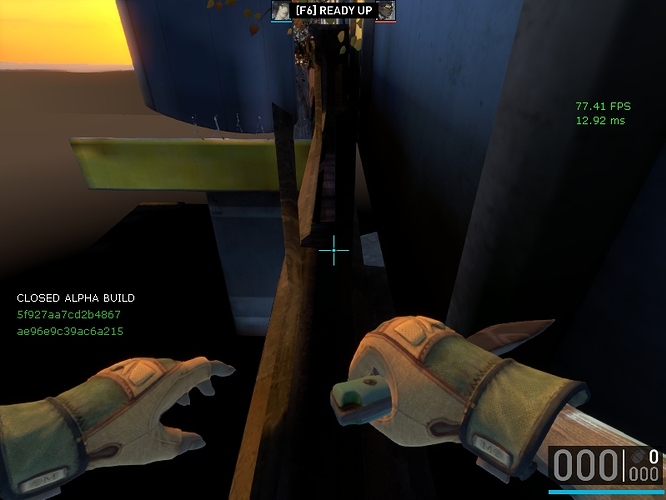
Task: Click the blue-underlined player portrait
Action: coord(281,10)
